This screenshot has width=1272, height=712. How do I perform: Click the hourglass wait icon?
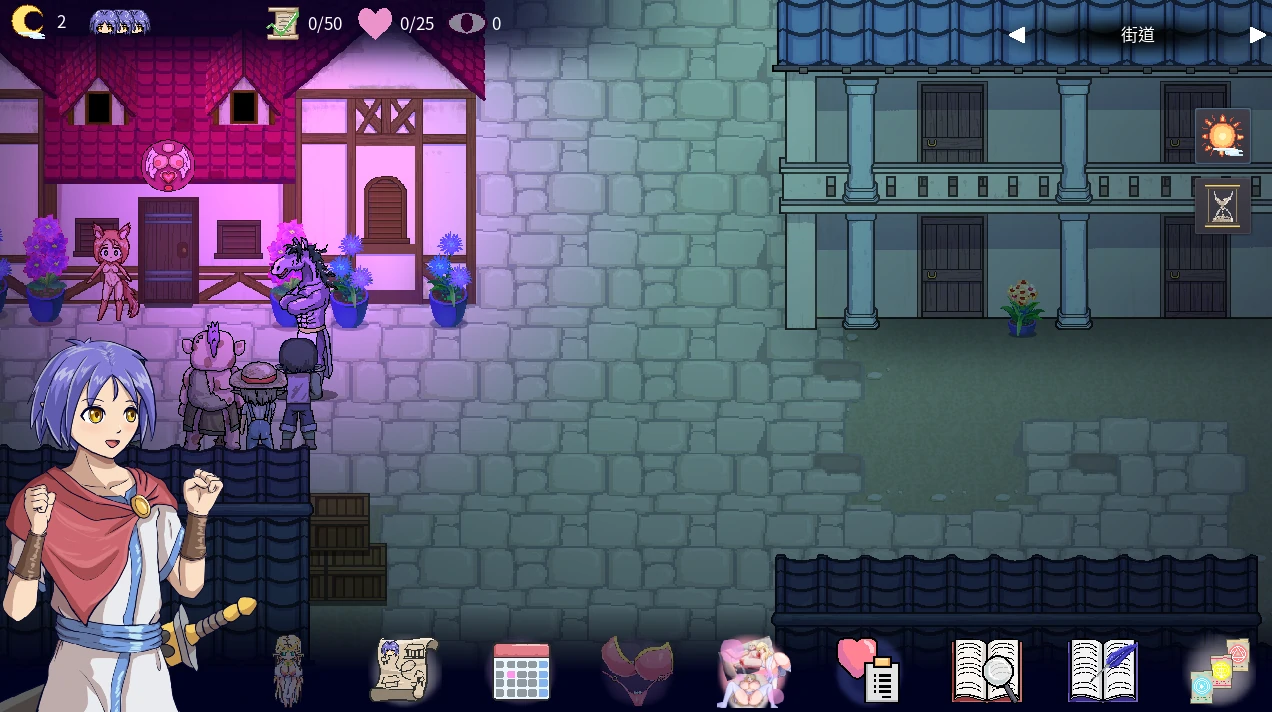click(x=1222, y=206)
